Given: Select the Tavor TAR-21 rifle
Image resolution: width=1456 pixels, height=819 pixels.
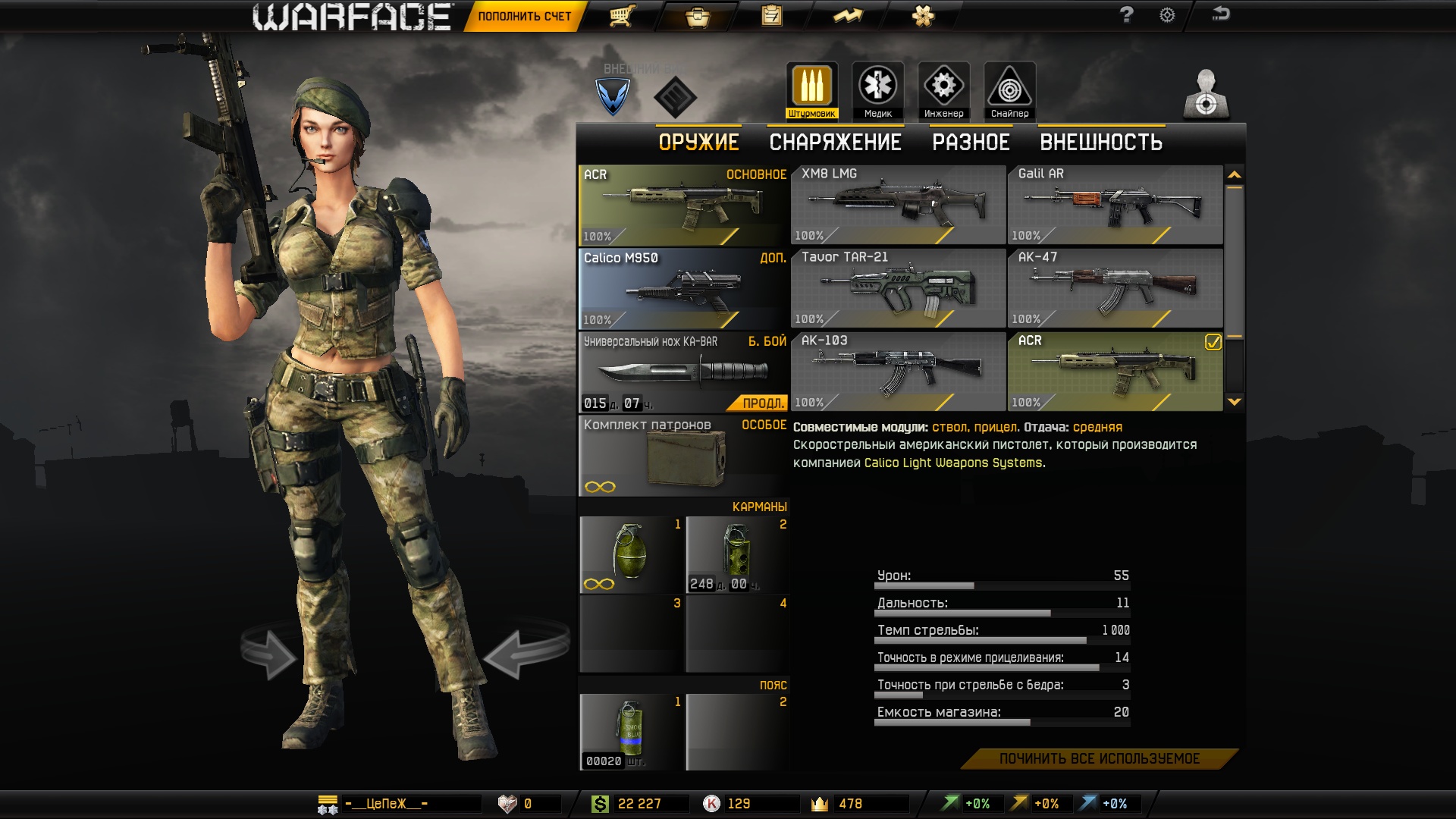Looking at the screenshot, I should click(x=898, y=288).
